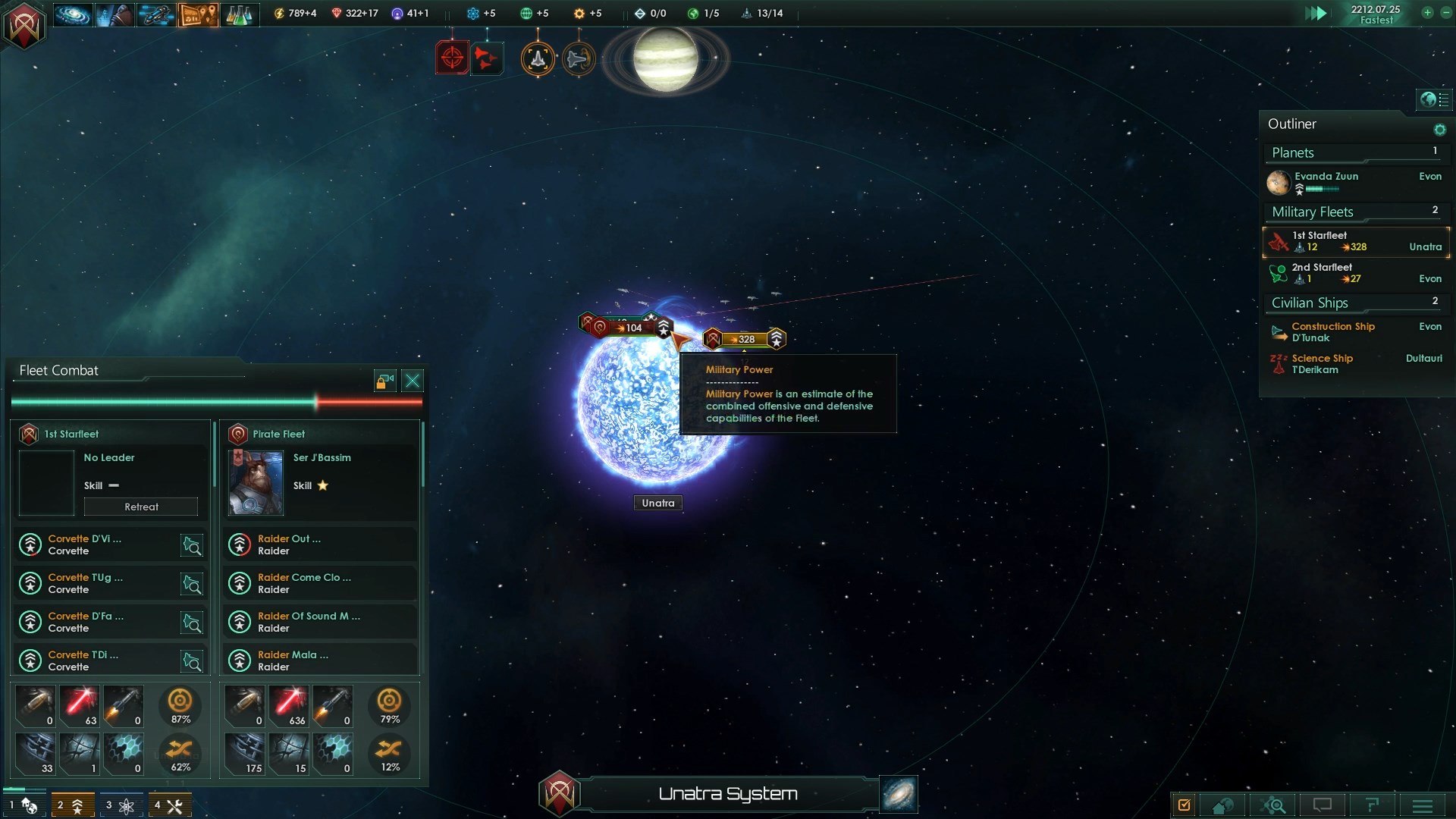
Task: Inspect Corvette D'Vi ship details
Action: click(192, 545)
